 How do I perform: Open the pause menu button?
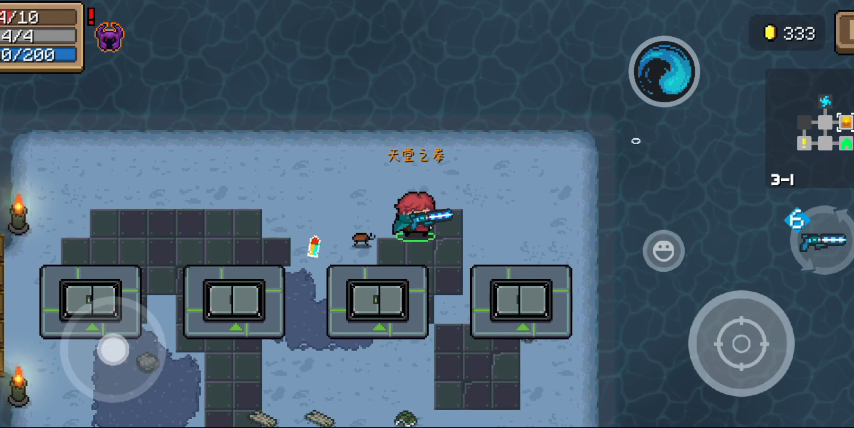coord(845,32)
